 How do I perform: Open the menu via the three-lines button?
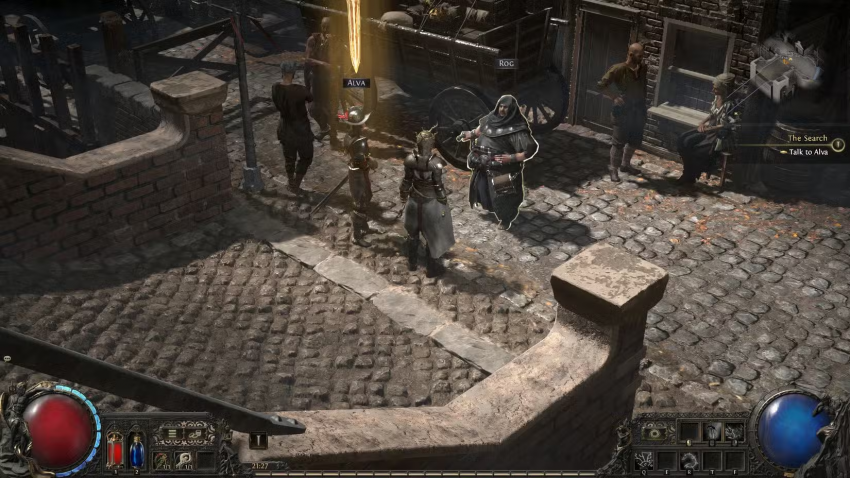tap(172, 434)
